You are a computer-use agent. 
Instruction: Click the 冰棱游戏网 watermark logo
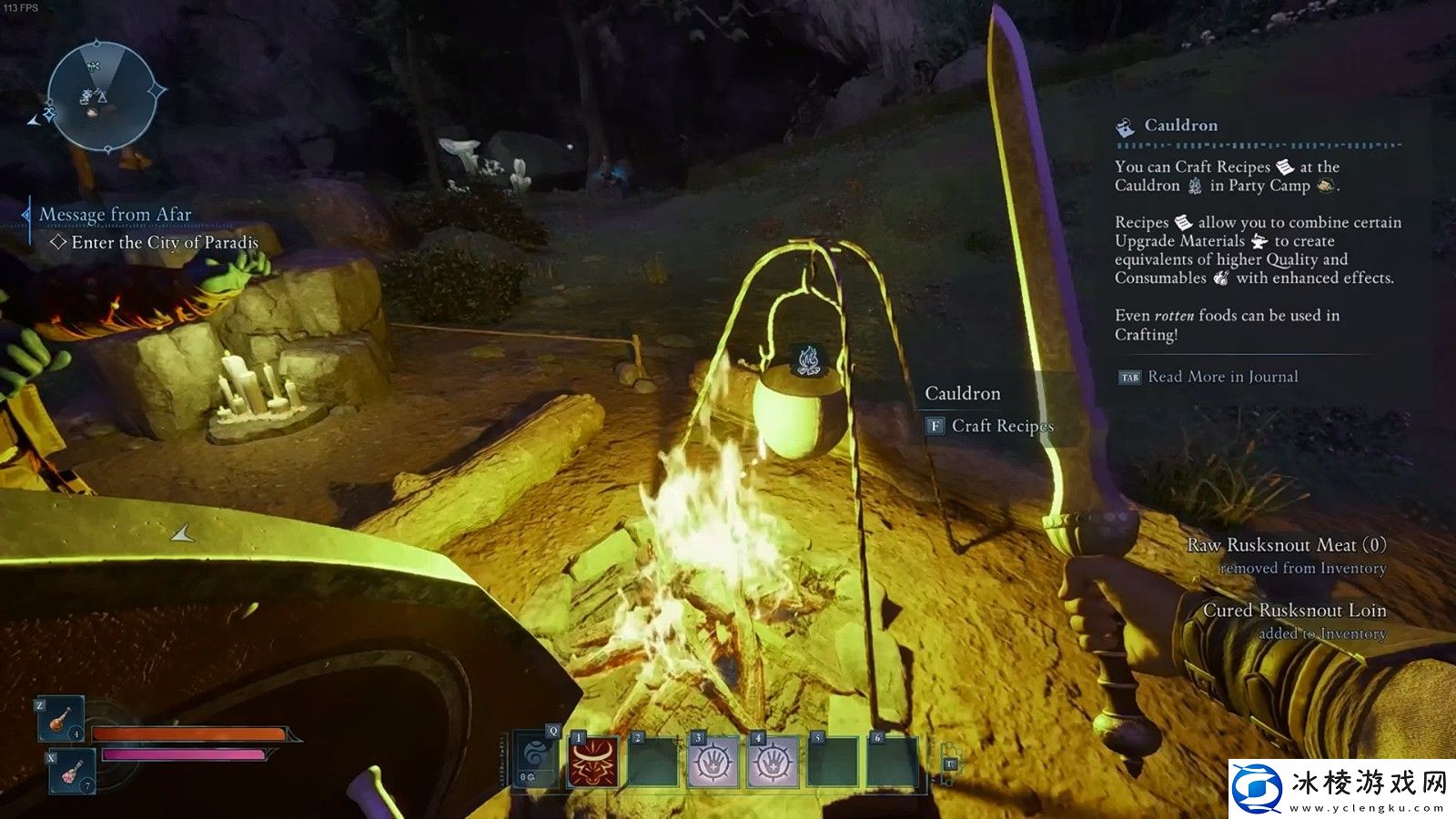[1342, 789]
